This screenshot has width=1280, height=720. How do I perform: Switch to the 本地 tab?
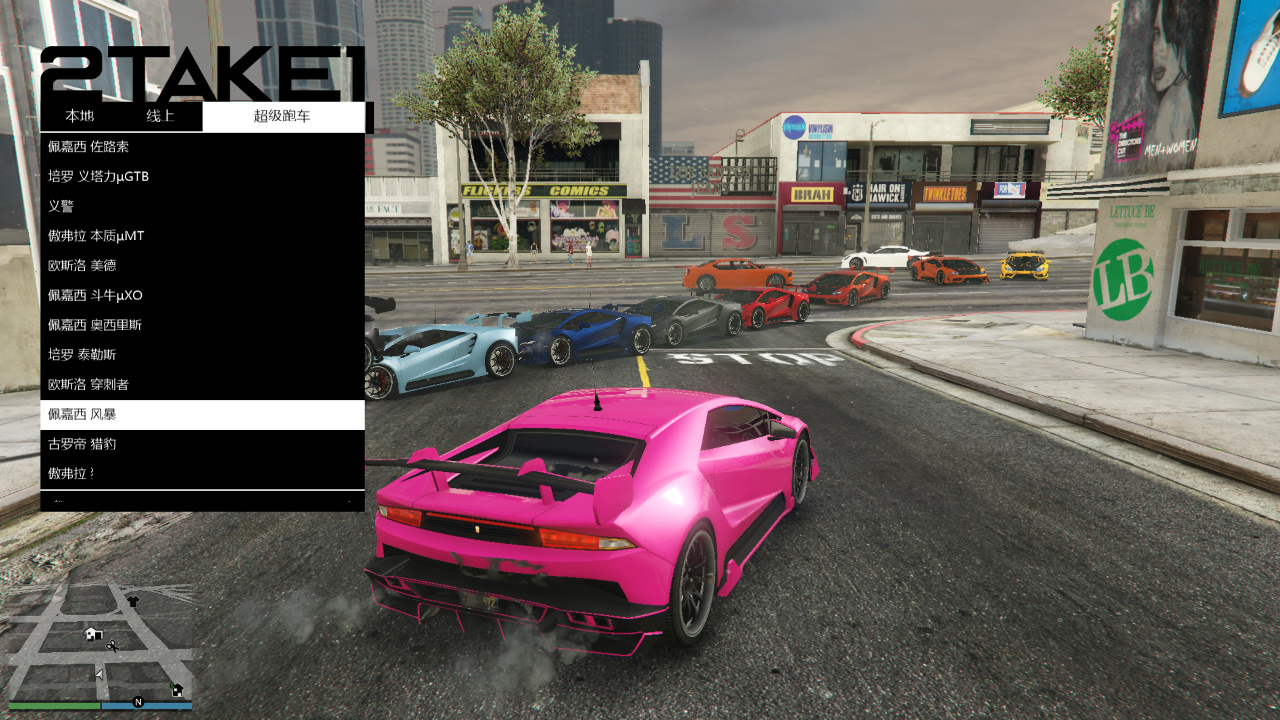80,116
